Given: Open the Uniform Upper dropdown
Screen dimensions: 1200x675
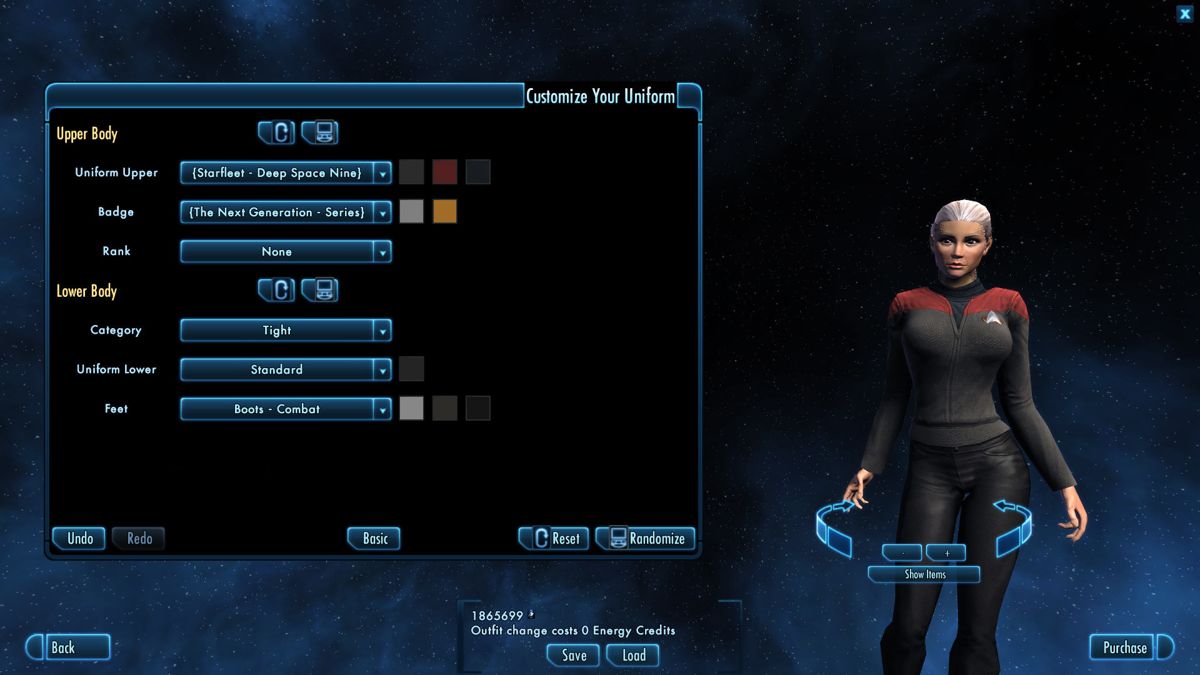Looking at the screenshot, I should (285, 173).
